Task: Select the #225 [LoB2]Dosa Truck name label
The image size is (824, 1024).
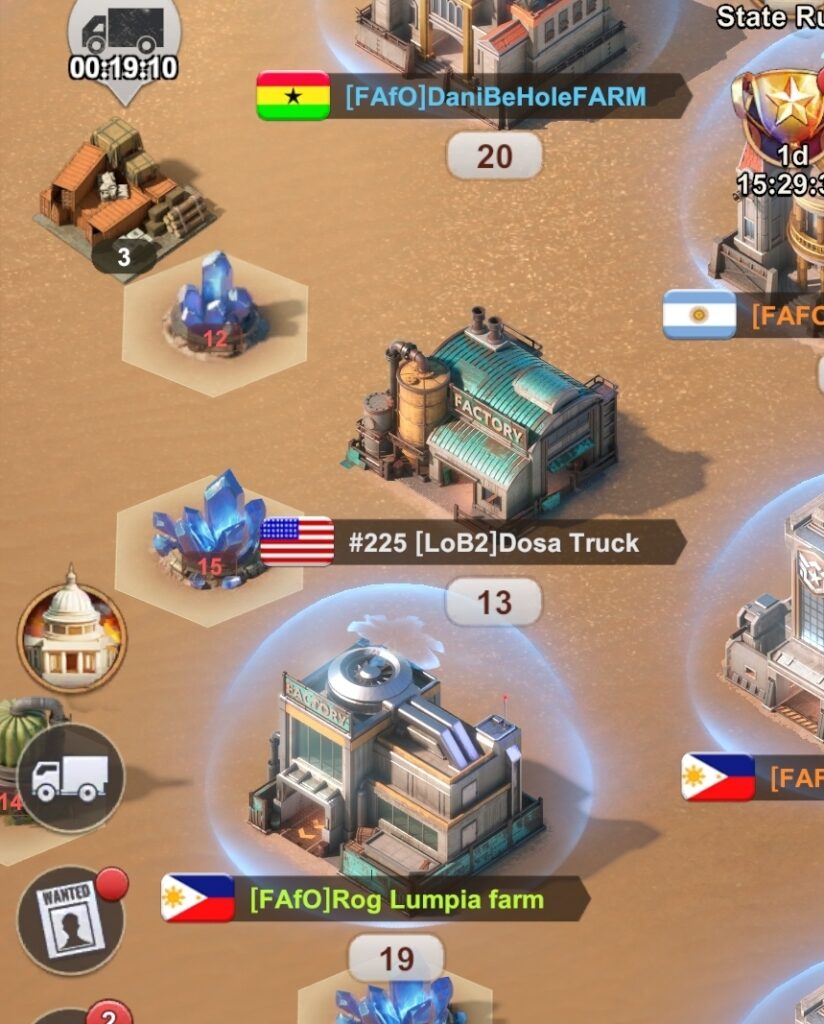Action: [493, 543]
